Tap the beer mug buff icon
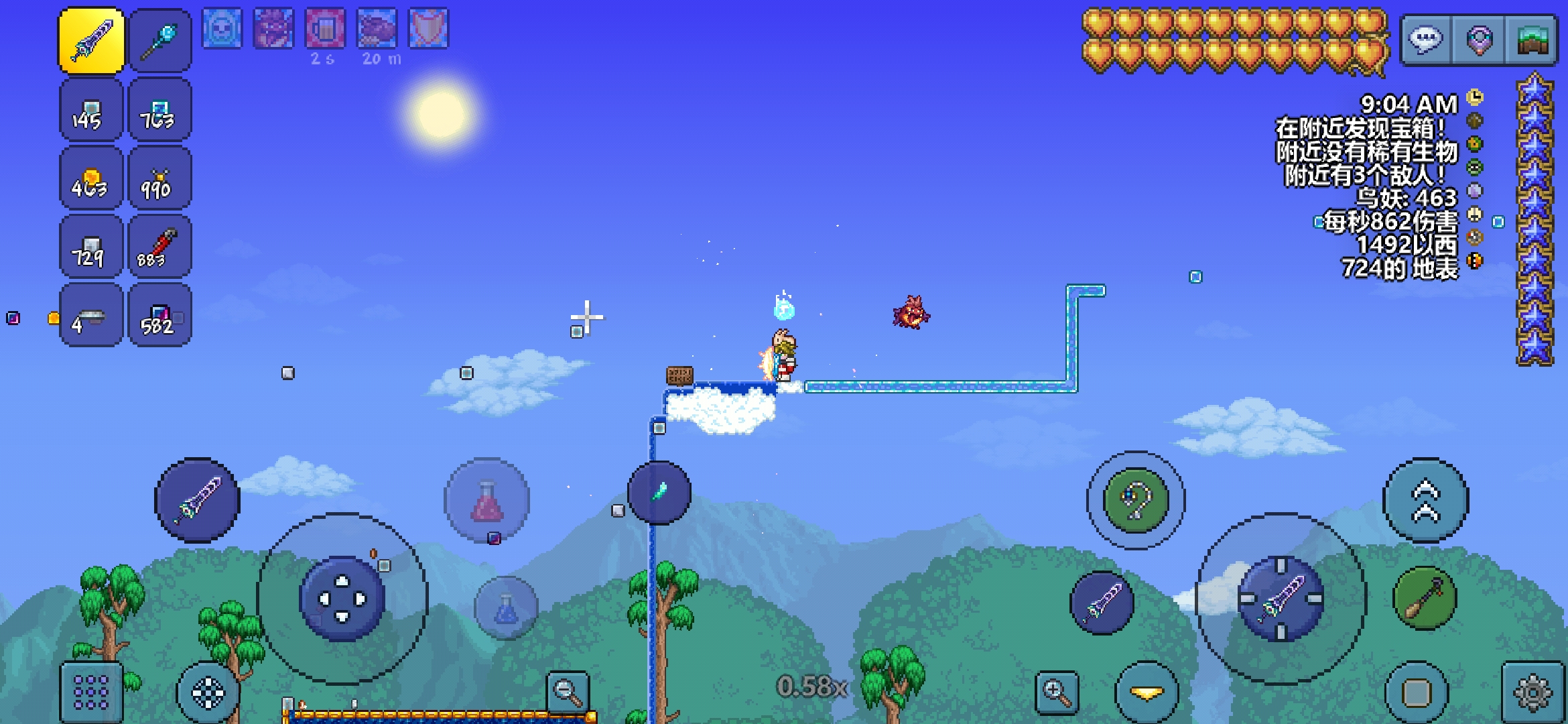1568x724 pixels. tap(325, 29)
